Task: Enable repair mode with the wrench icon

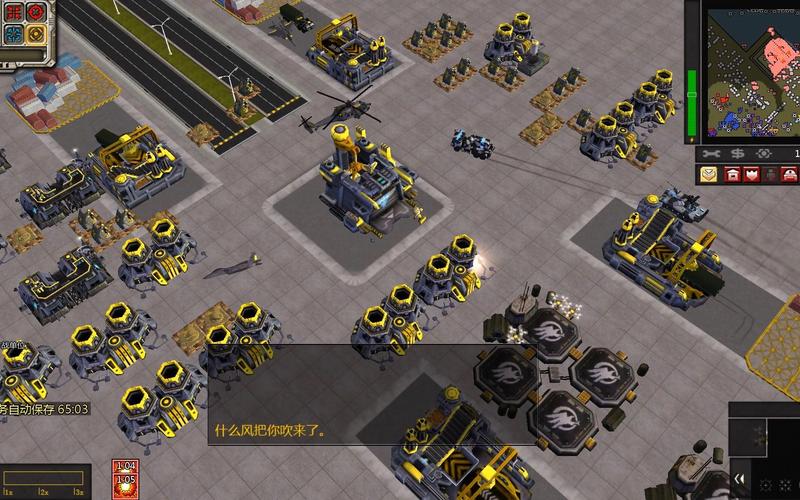Action: (x=712, y=153)
